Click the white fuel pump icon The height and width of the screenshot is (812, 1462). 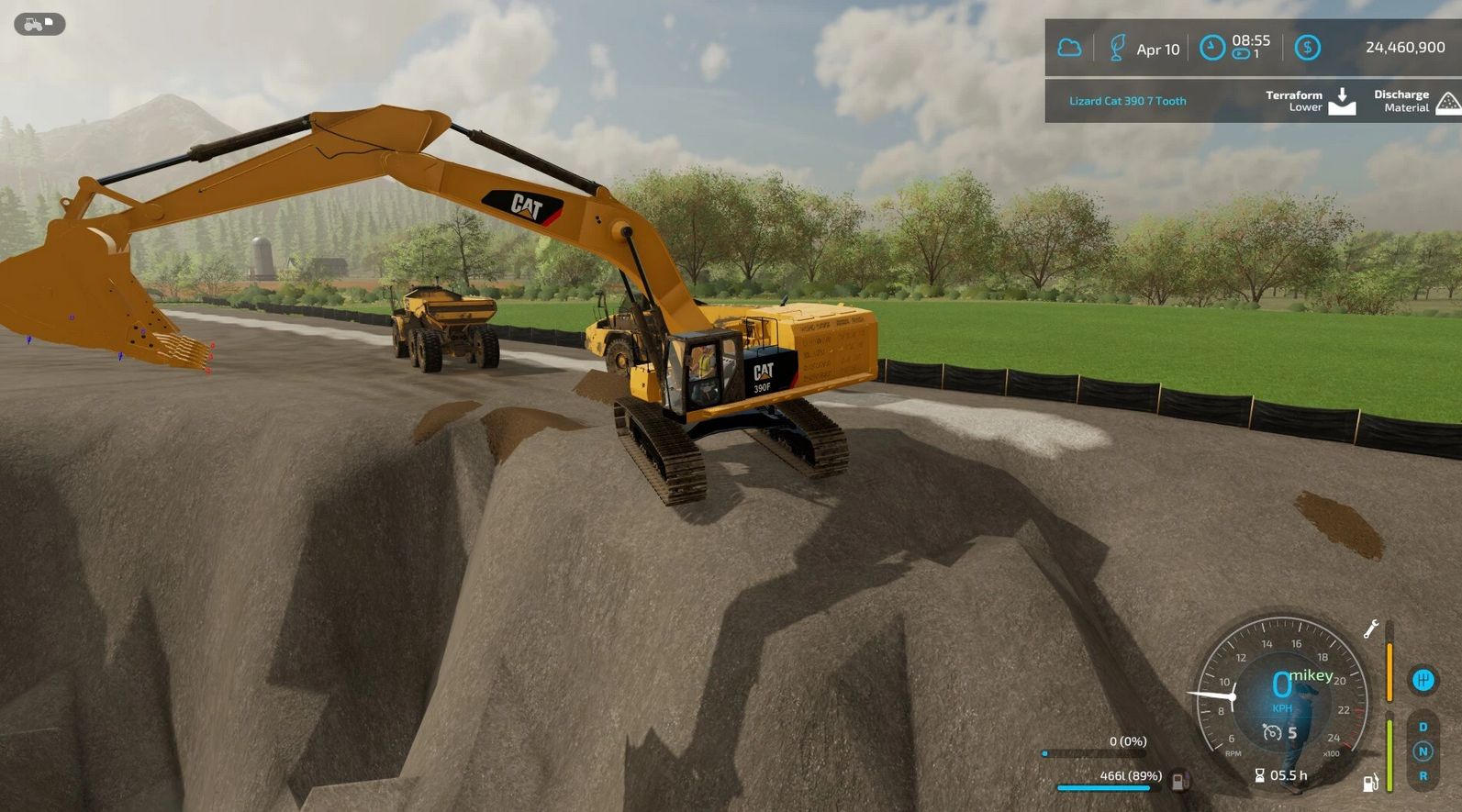pos(1370,783)
